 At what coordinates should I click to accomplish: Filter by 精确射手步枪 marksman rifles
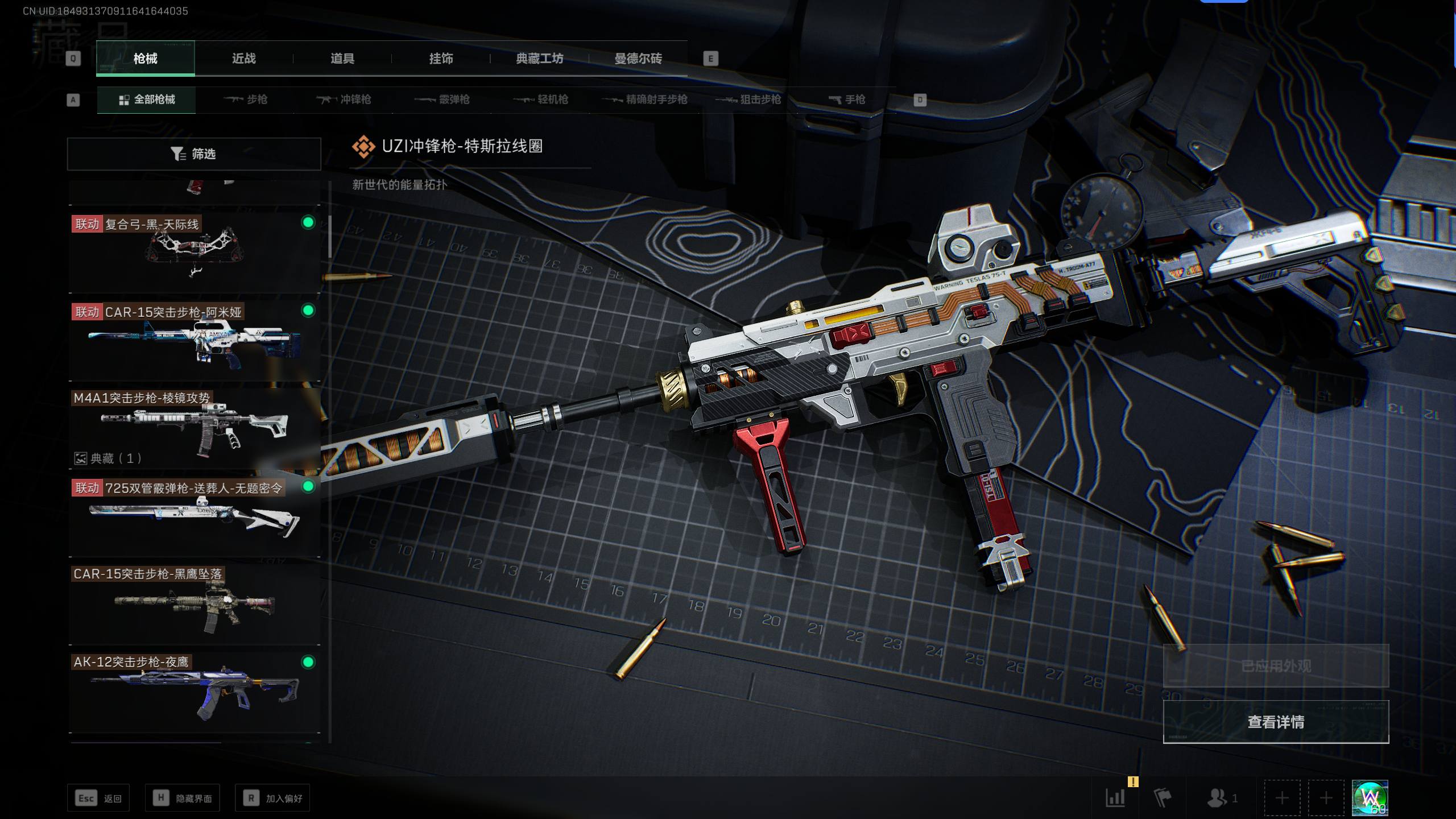(x=645, y=100)
